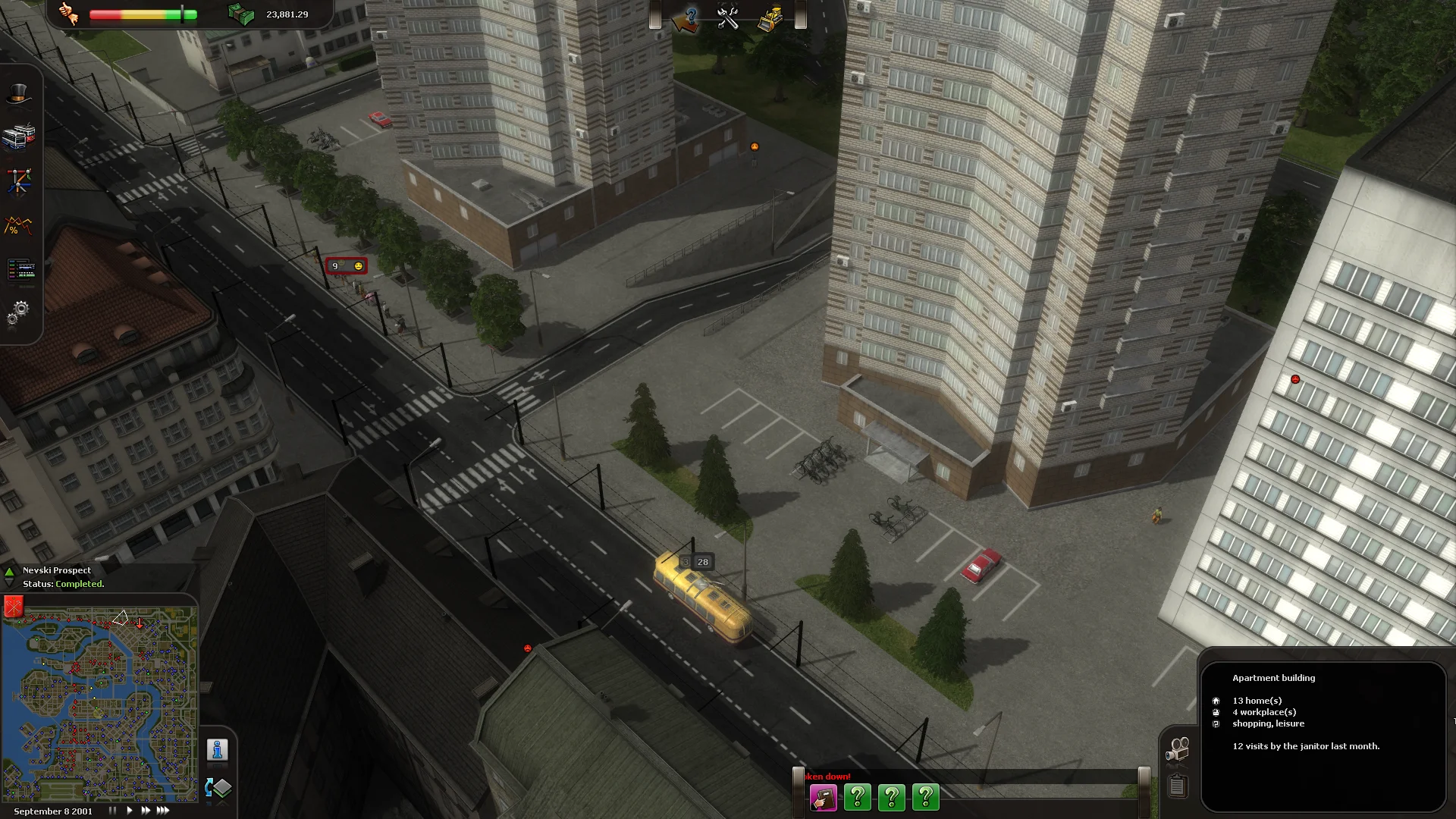
Task: Open the statistics percentage graph icon
Action: pyautogui.click(x=17, y=226)
